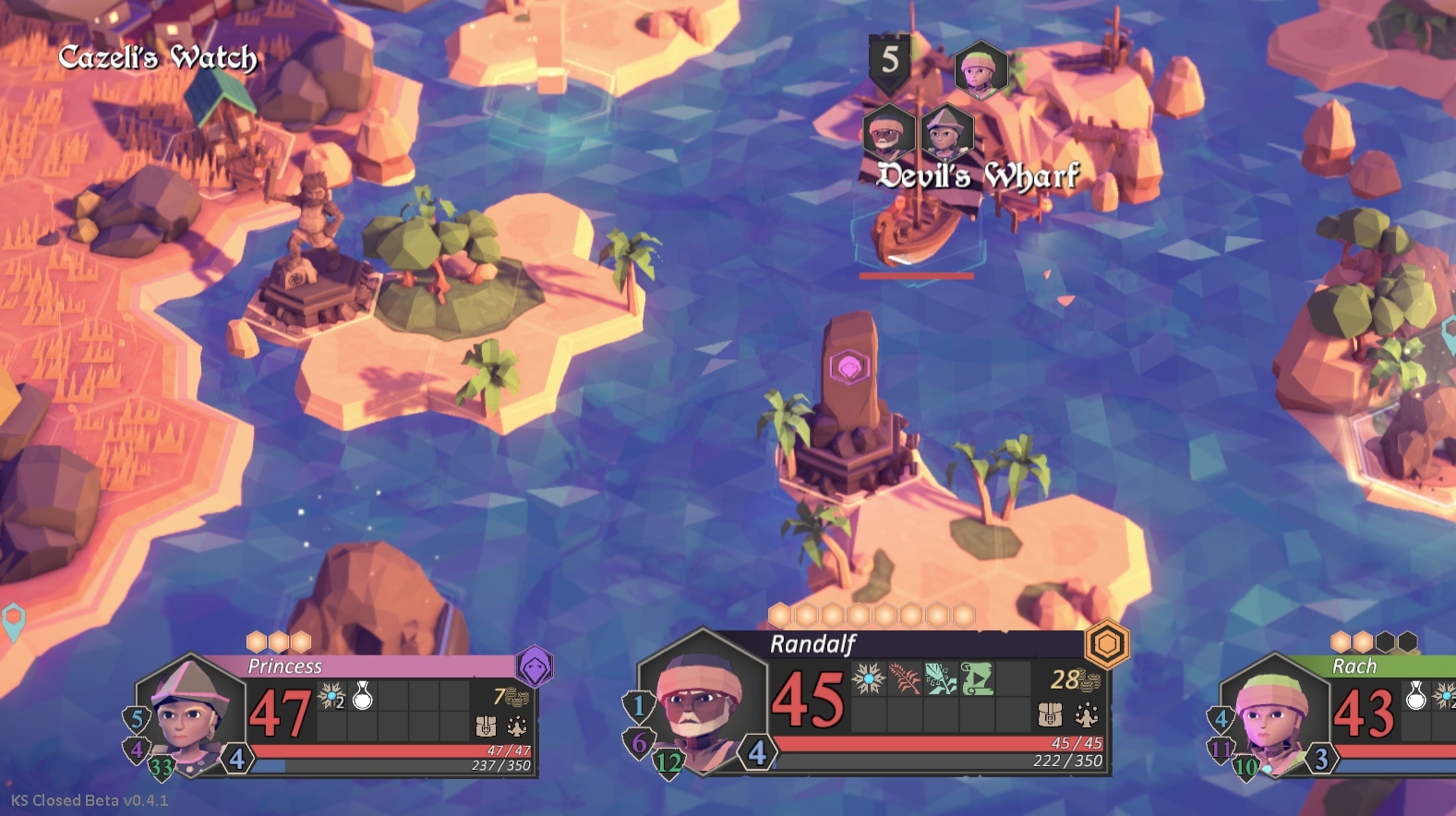
Task: Click Princess's portrait token above Devil's Wharf
Action: pyautogui.click(x=946, y=132)
